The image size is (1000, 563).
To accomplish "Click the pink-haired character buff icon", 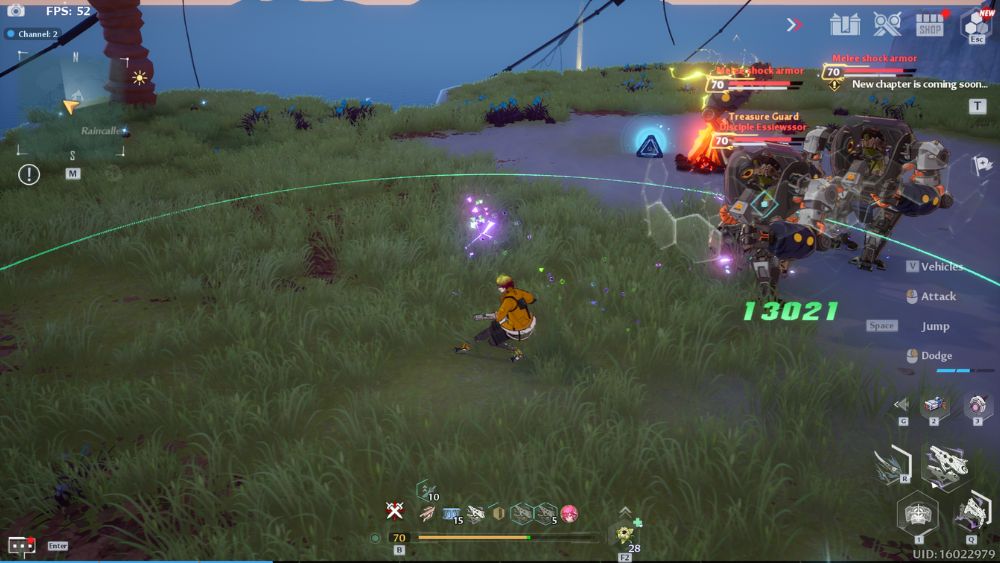I will (x=569, y=514).
